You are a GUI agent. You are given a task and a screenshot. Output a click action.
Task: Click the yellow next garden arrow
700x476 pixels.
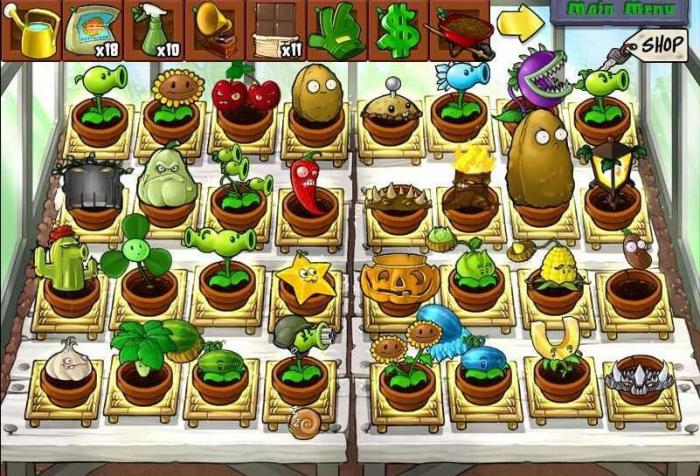pyautogui.click(x=520, y=24)
